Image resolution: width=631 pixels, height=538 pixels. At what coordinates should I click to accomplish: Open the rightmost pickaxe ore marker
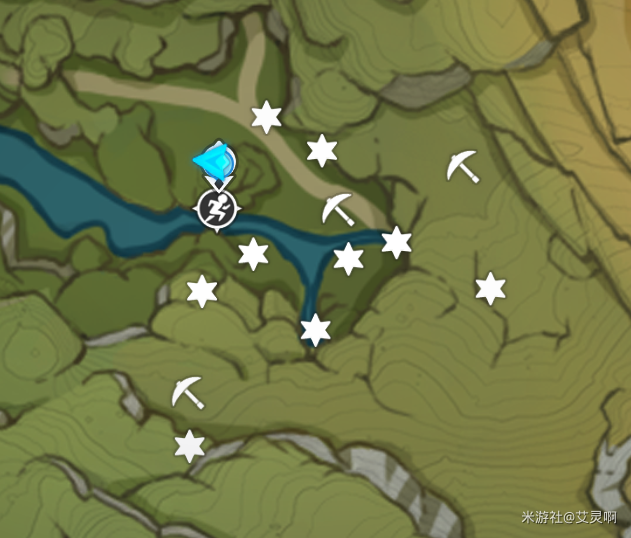462,166
